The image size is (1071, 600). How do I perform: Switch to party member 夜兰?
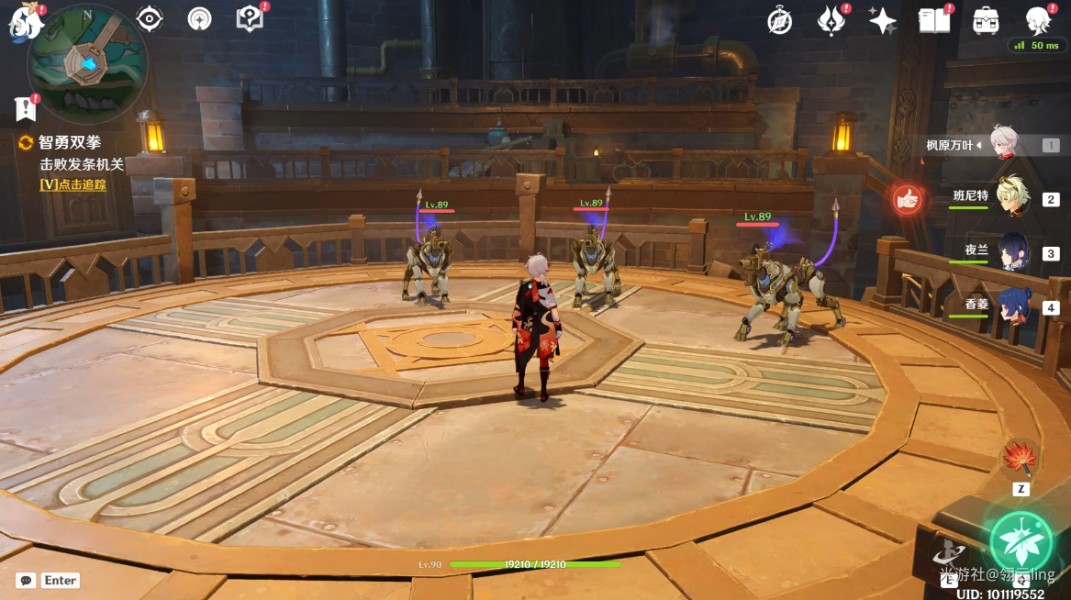tap(1011, 253)
